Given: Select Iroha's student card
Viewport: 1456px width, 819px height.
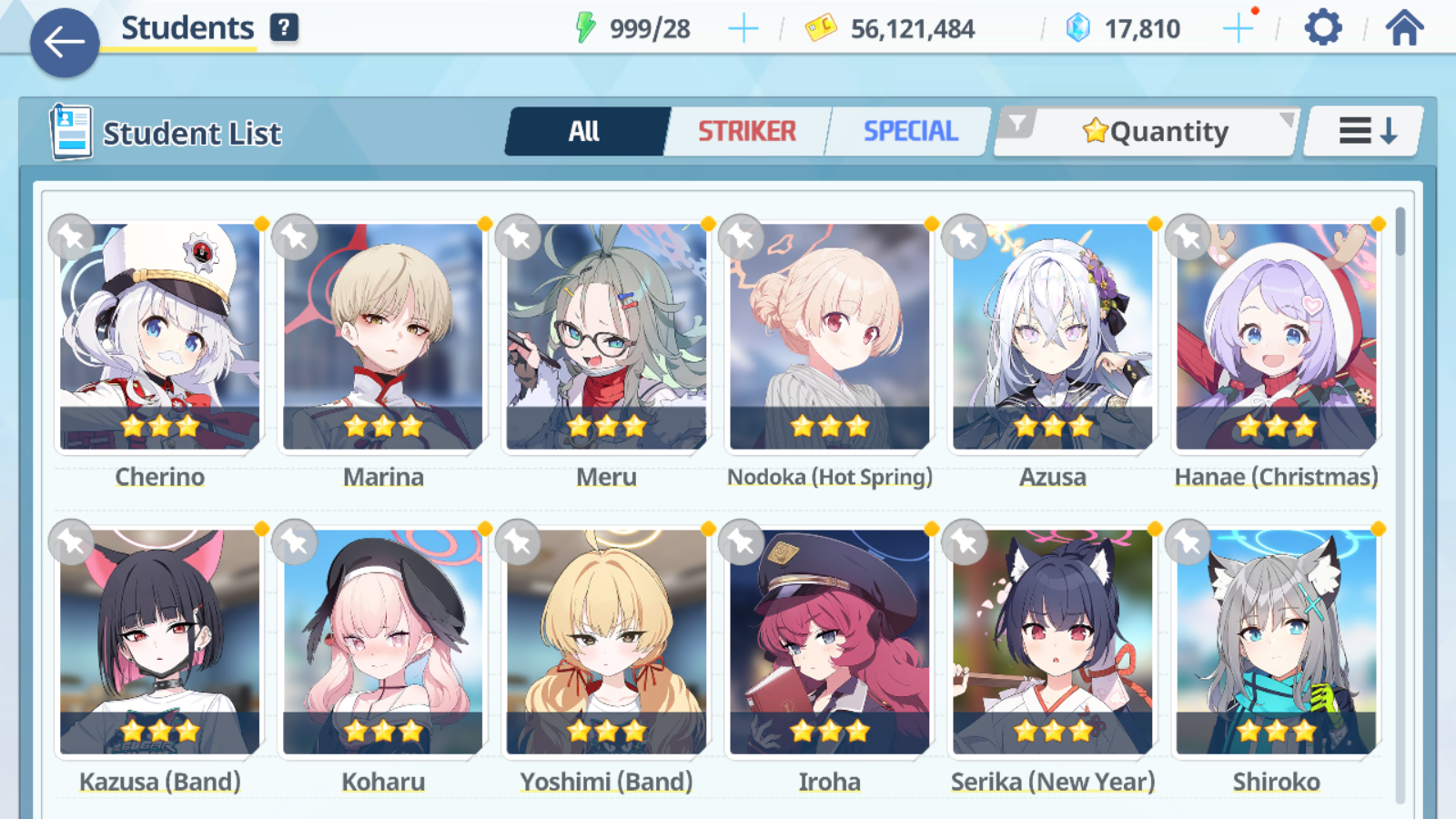Looking at the screenshot, I should click(829, 642).
